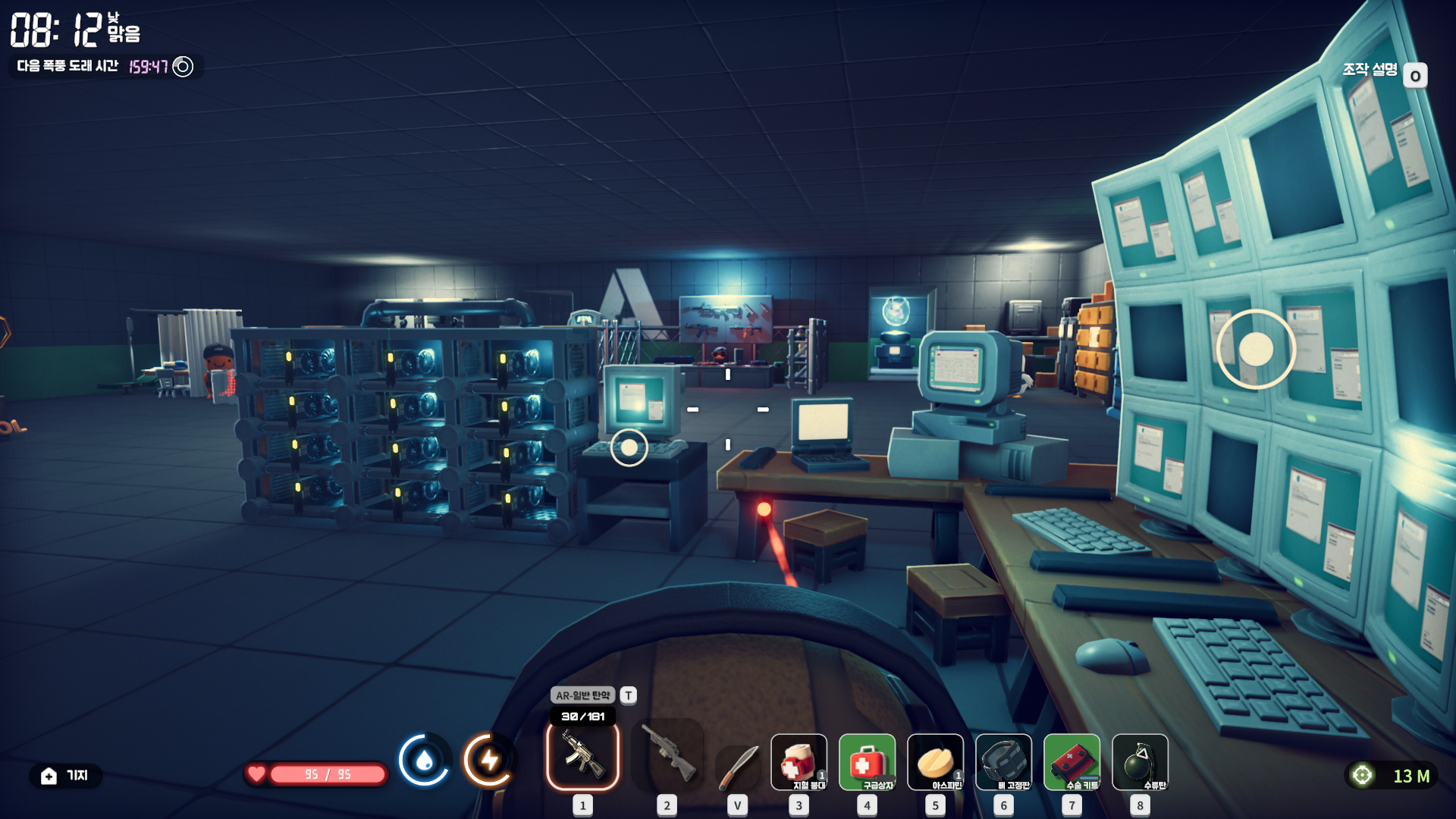Choose the 뼈 고정판 splint slot

pyautogui.click(x=1003, y=762)
